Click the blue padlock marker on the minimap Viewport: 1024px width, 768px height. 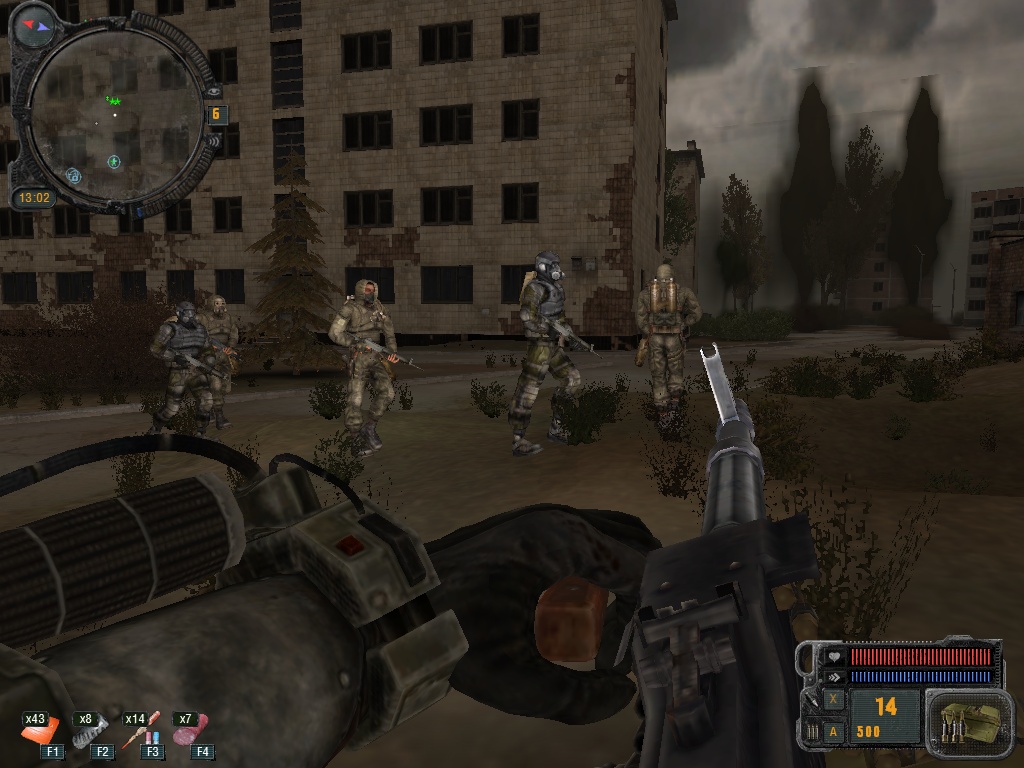[73, 176]
